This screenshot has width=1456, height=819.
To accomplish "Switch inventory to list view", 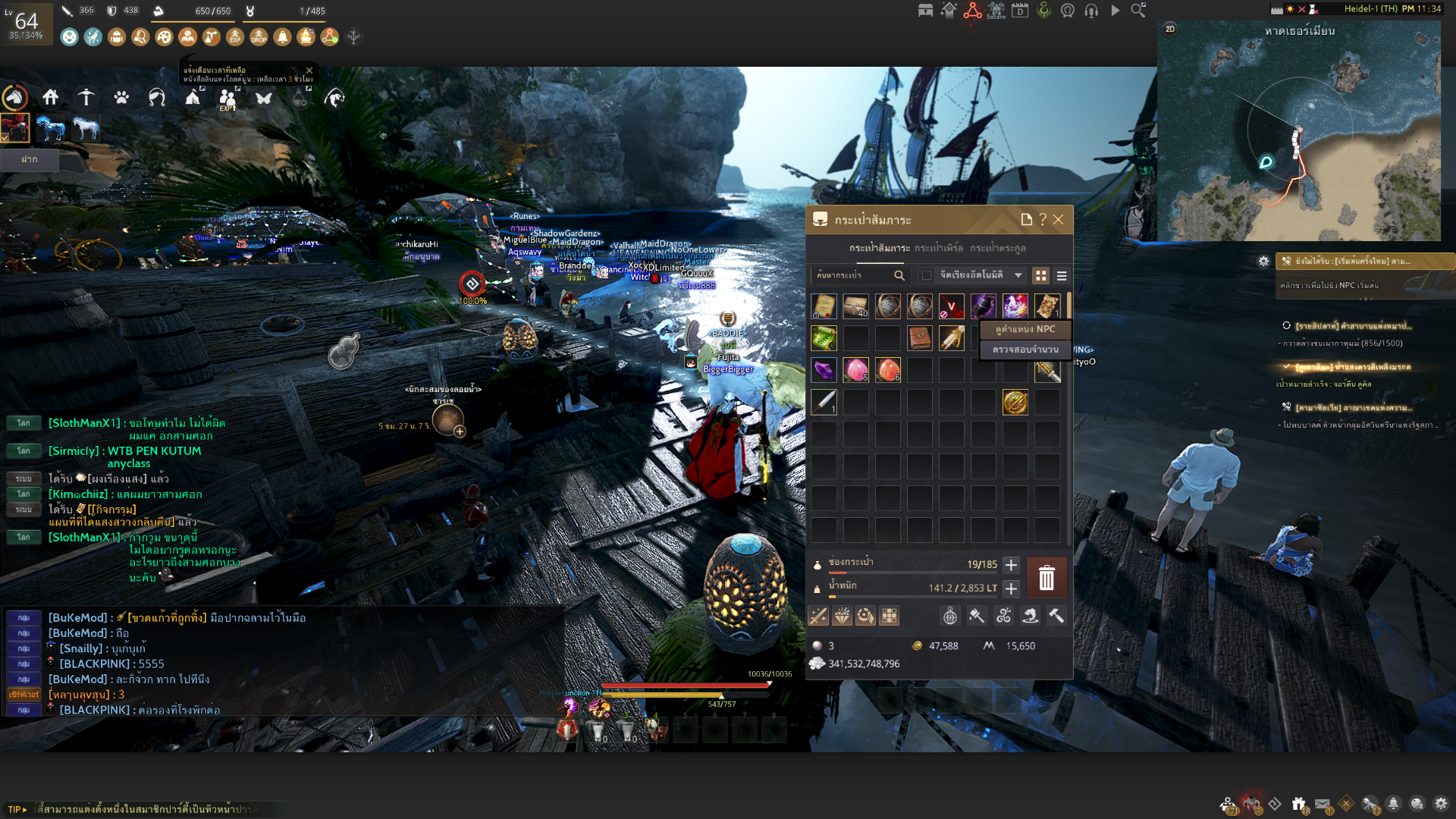I will pyautogui.click(x=1062, y=276).
